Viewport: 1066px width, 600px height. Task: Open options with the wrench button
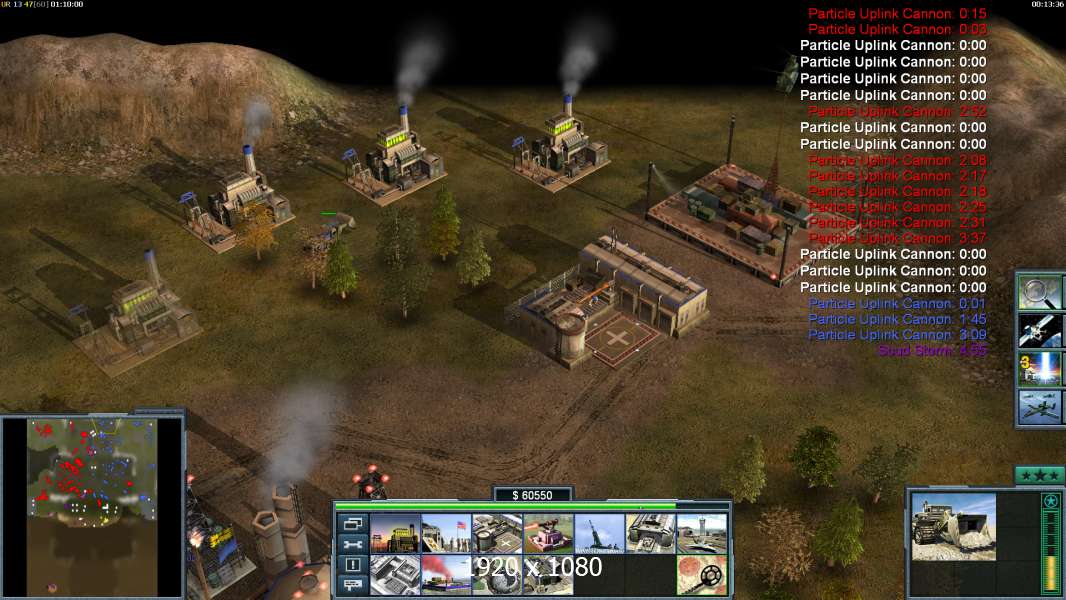(x=352, y=544)
